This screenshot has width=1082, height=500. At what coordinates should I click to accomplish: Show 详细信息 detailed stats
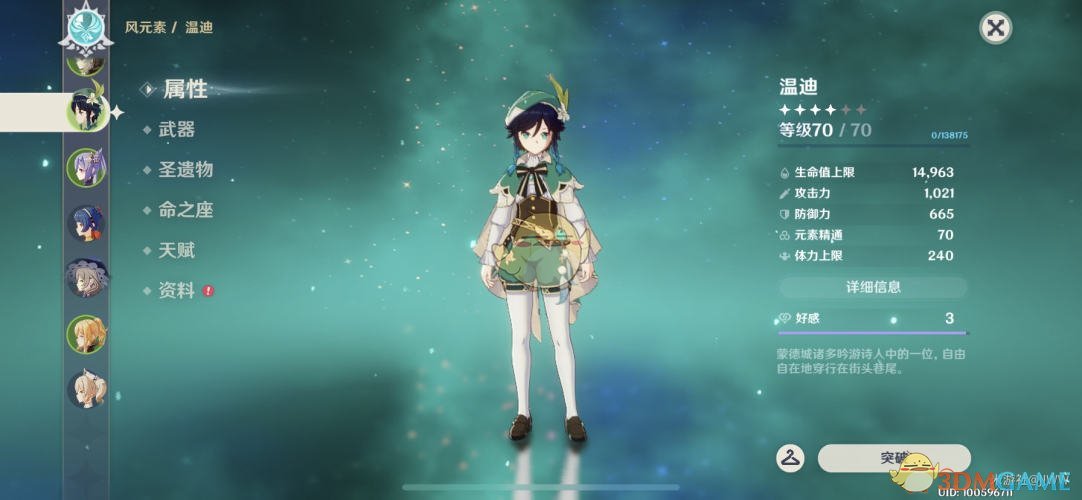(x=873, y=287)
